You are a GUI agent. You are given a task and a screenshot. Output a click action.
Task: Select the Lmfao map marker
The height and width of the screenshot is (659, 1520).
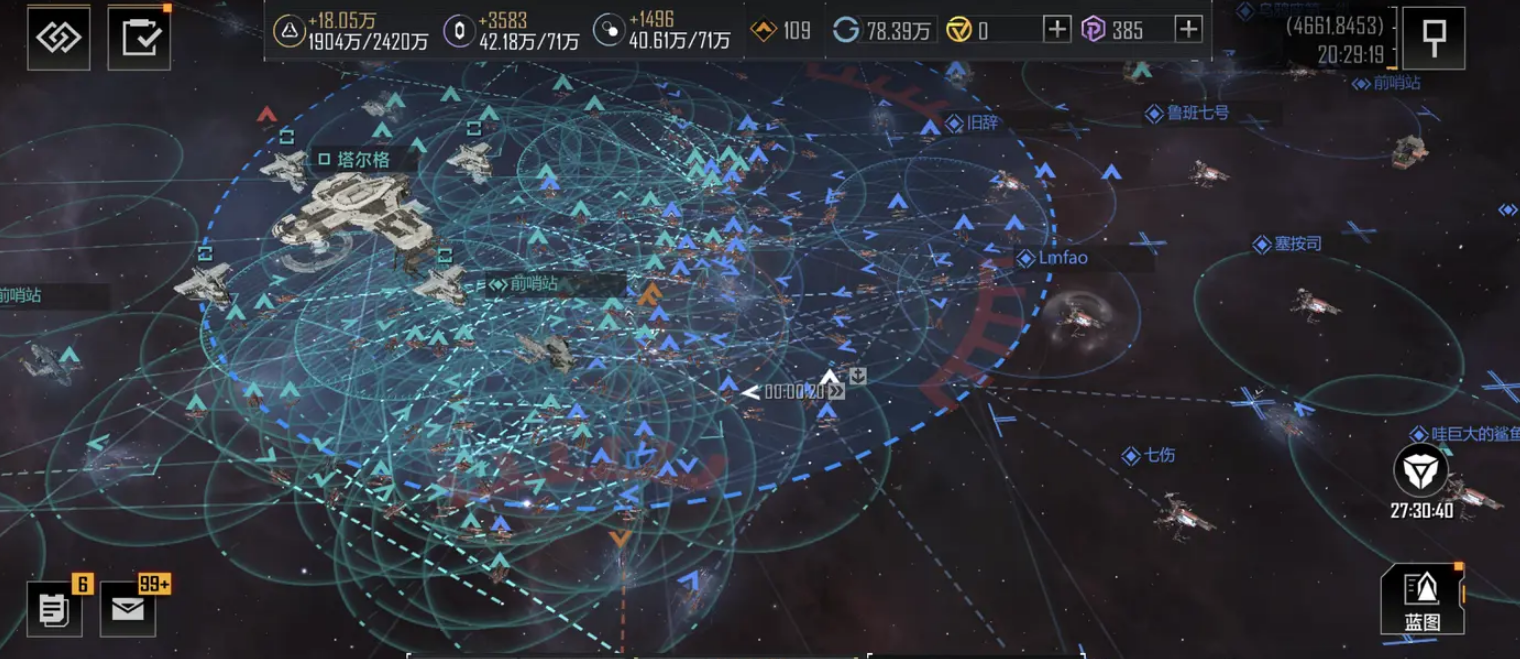pos(1061,258)
